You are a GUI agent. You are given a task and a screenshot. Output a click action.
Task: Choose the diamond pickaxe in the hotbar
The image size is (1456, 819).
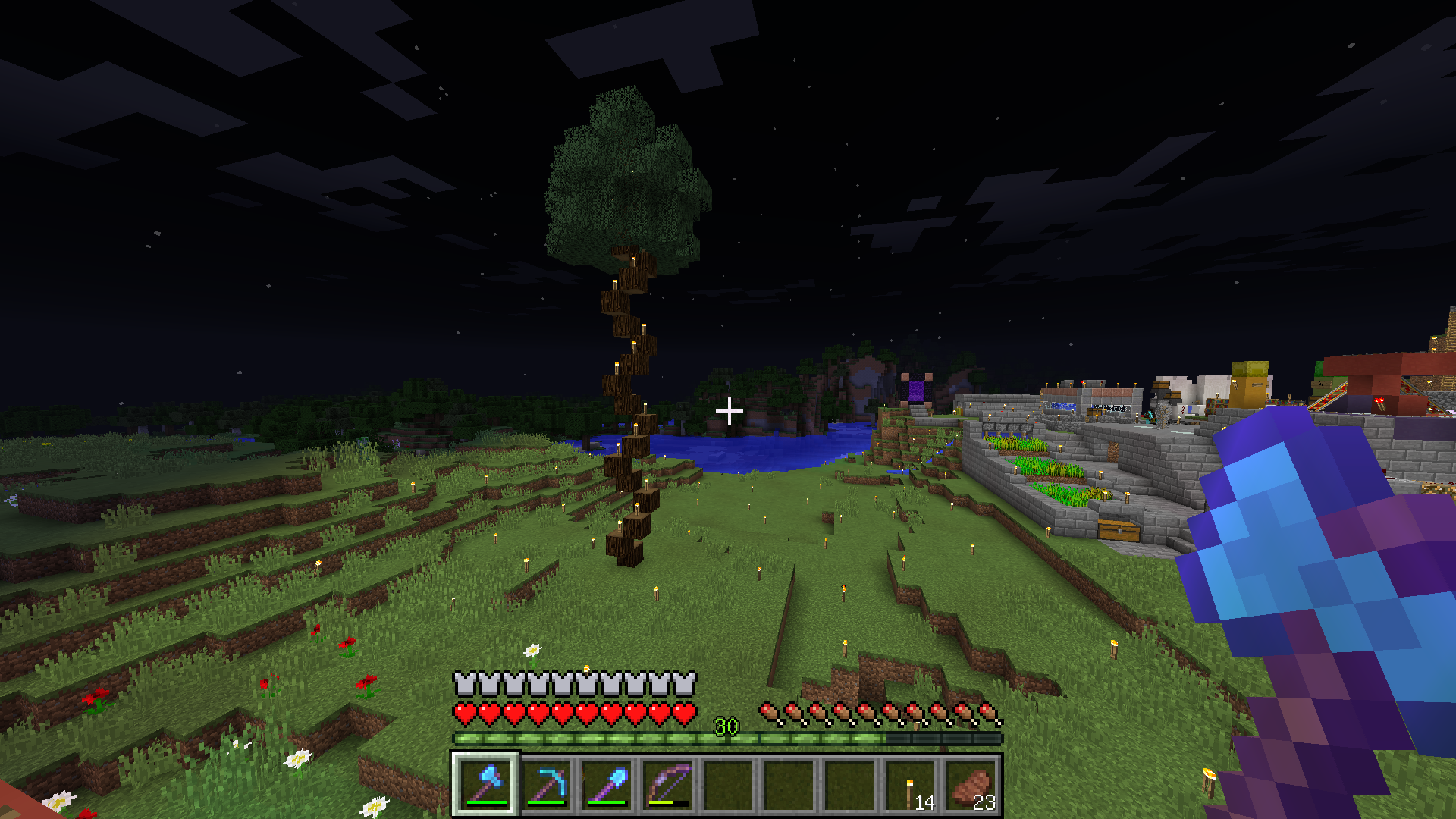coord(546,784)
